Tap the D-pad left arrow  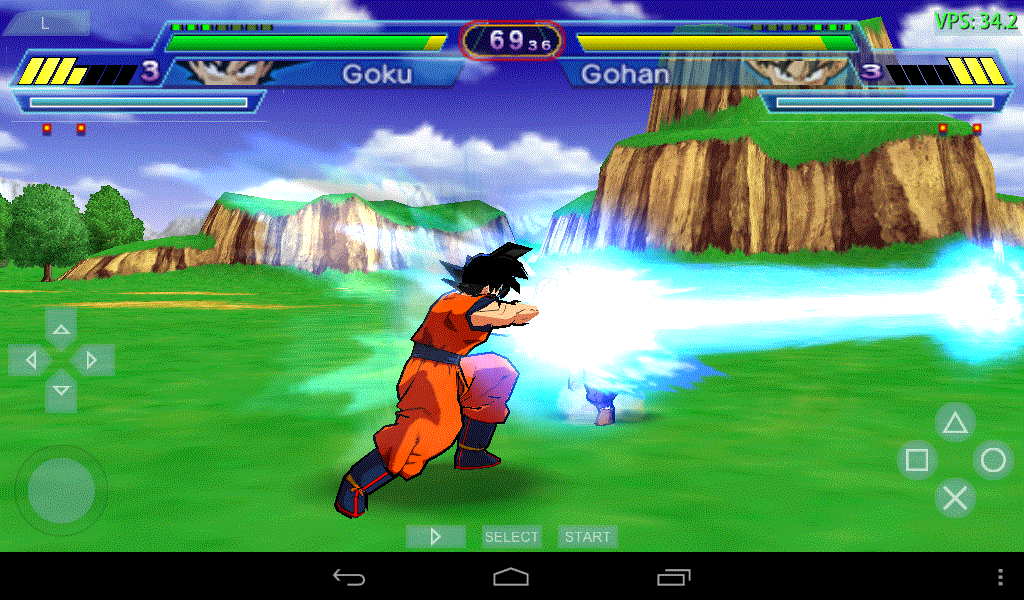(30, 359)
